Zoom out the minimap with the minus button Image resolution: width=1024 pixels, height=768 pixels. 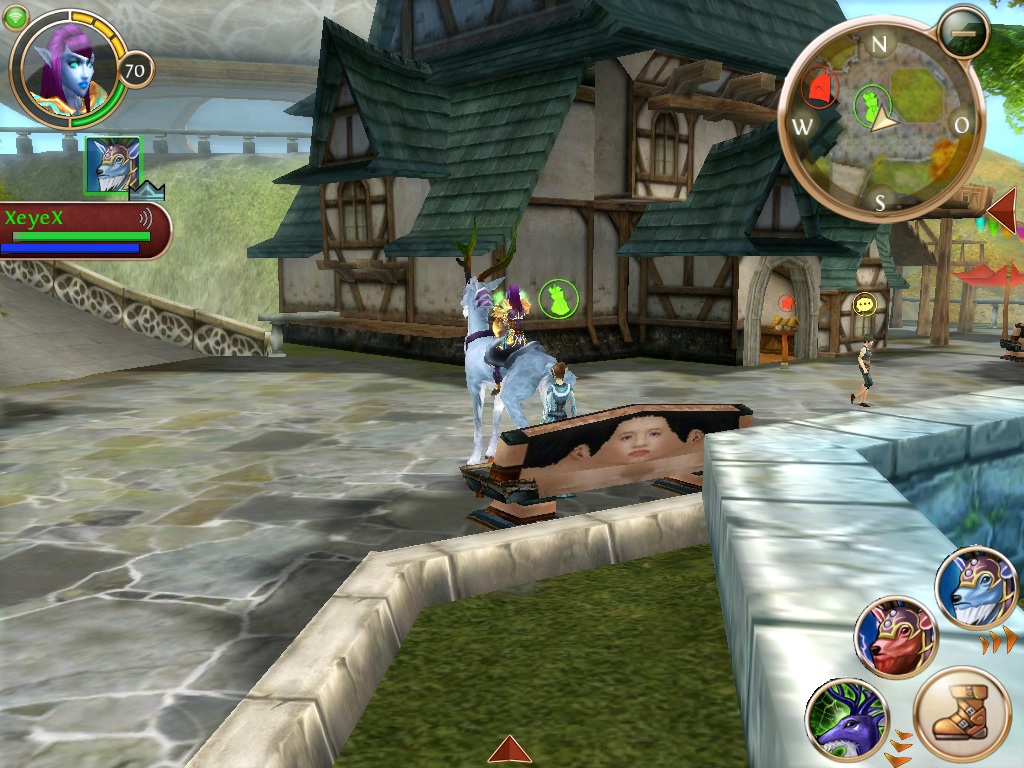coord(963,32)
